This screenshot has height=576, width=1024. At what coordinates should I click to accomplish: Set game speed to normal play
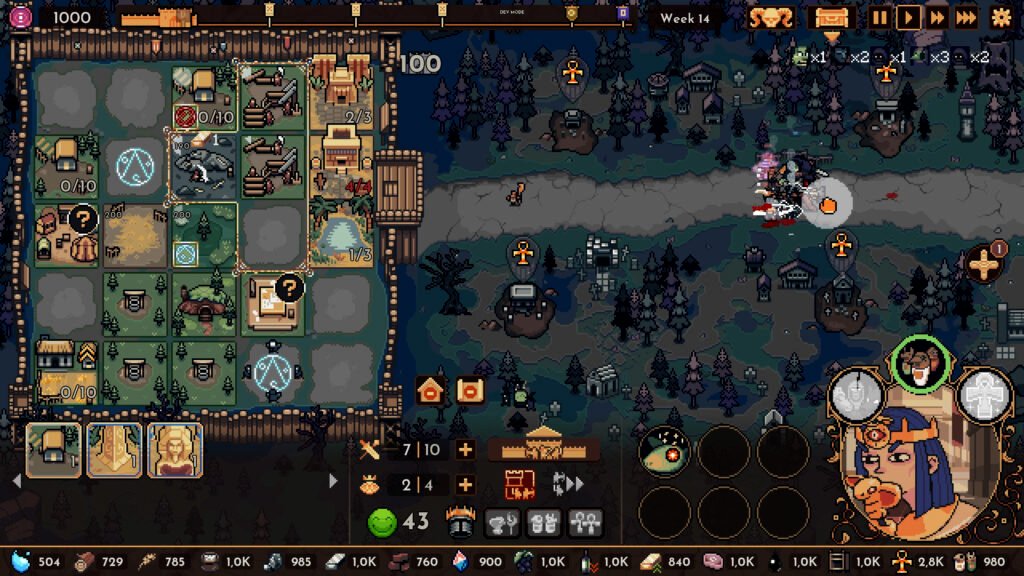click(x=908, y=17)
